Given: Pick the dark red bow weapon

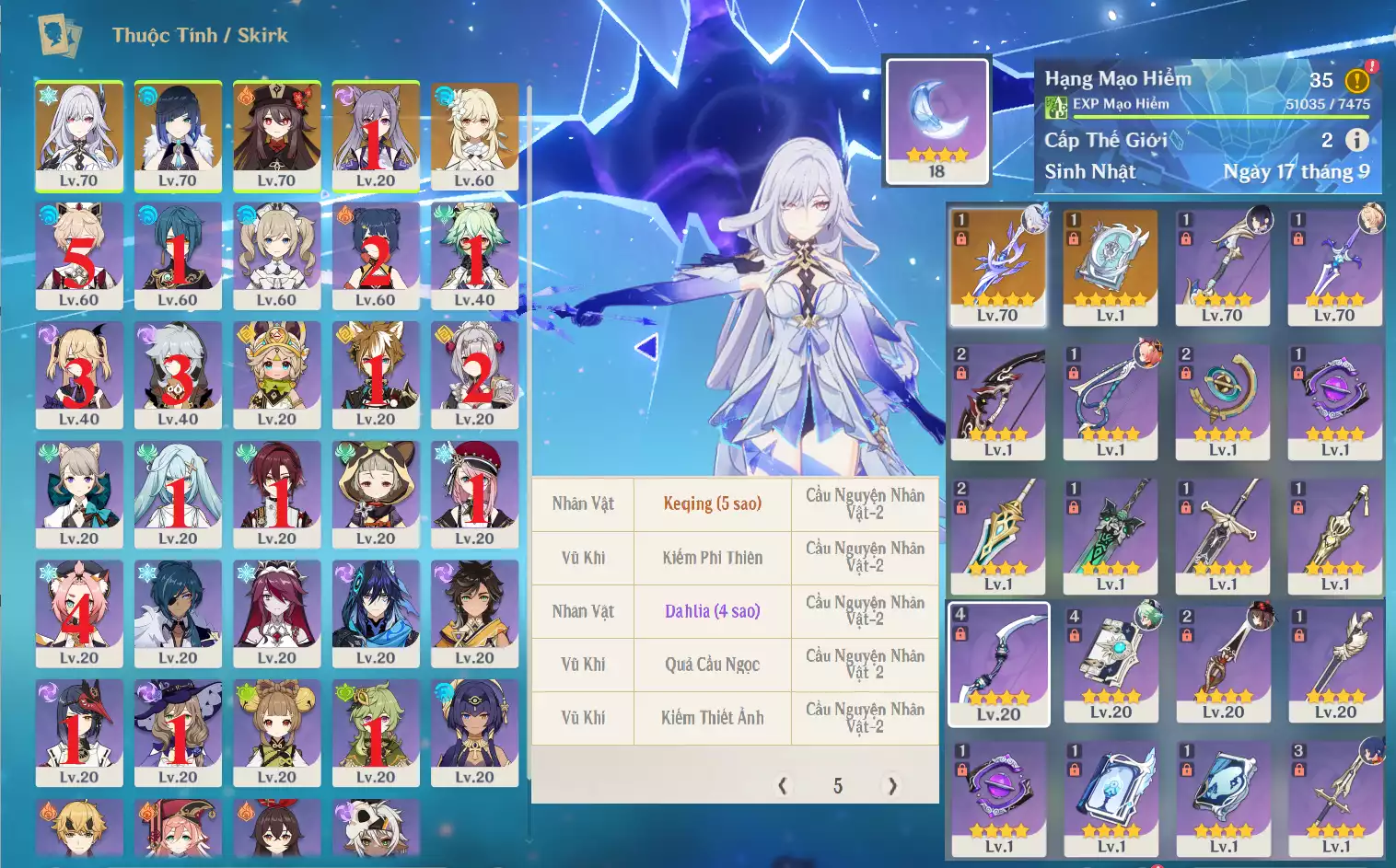Looking at the screenshot, I should (998, 401).
